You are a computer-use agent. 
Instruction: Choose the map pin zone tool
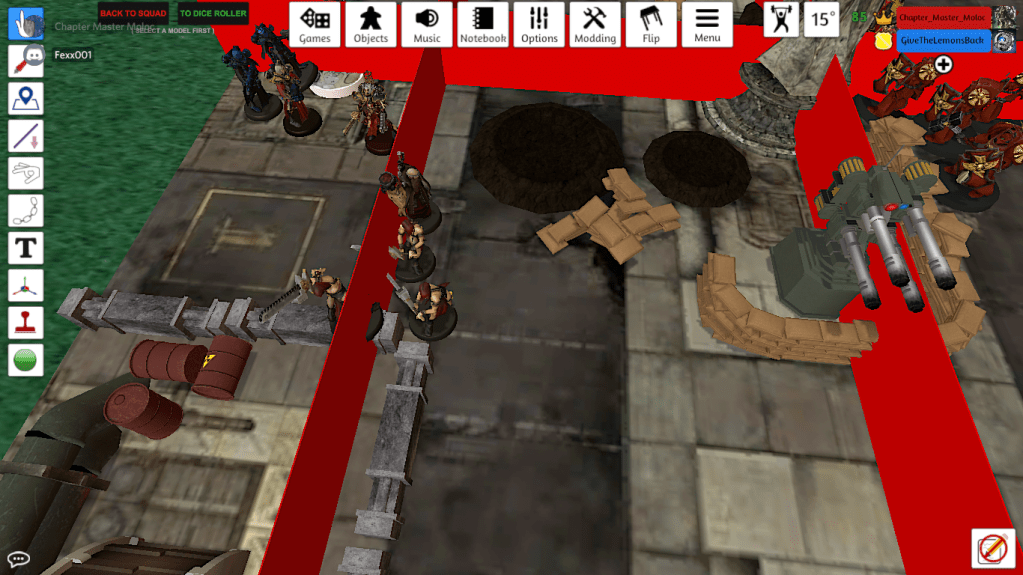pos(26,98)
